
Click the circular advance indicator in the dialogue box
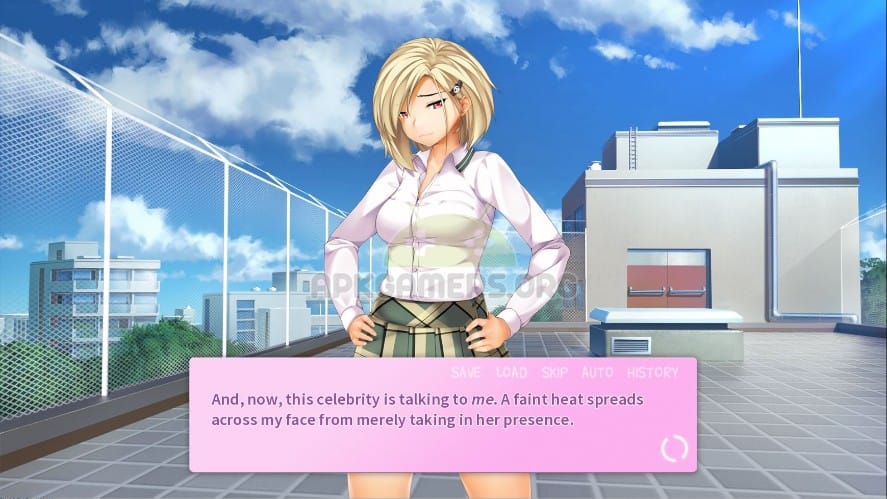click(x=674, y=448)
